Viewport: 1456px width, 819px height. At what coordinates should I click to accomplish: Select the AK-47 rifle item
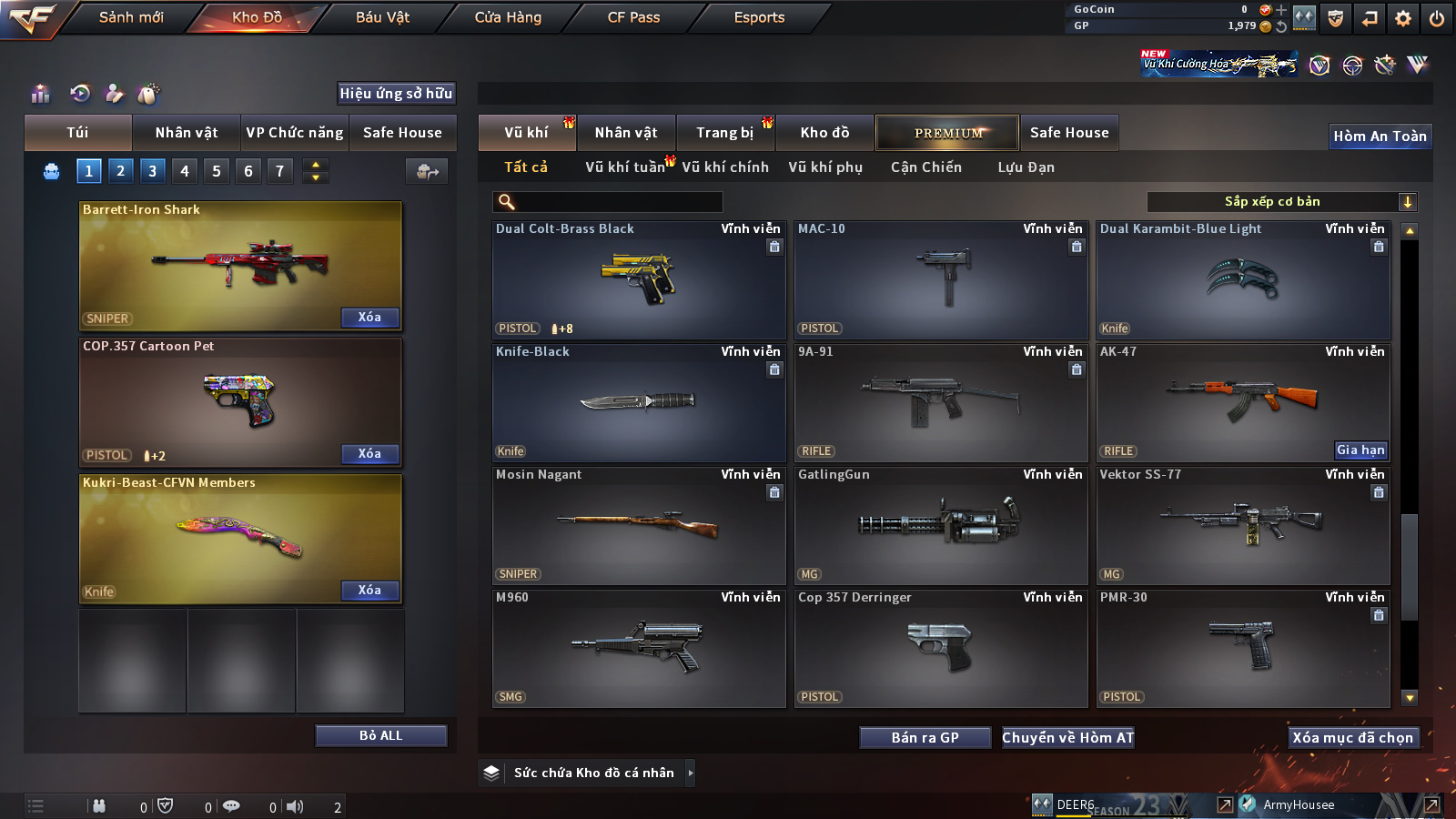tap(1243, 402)
